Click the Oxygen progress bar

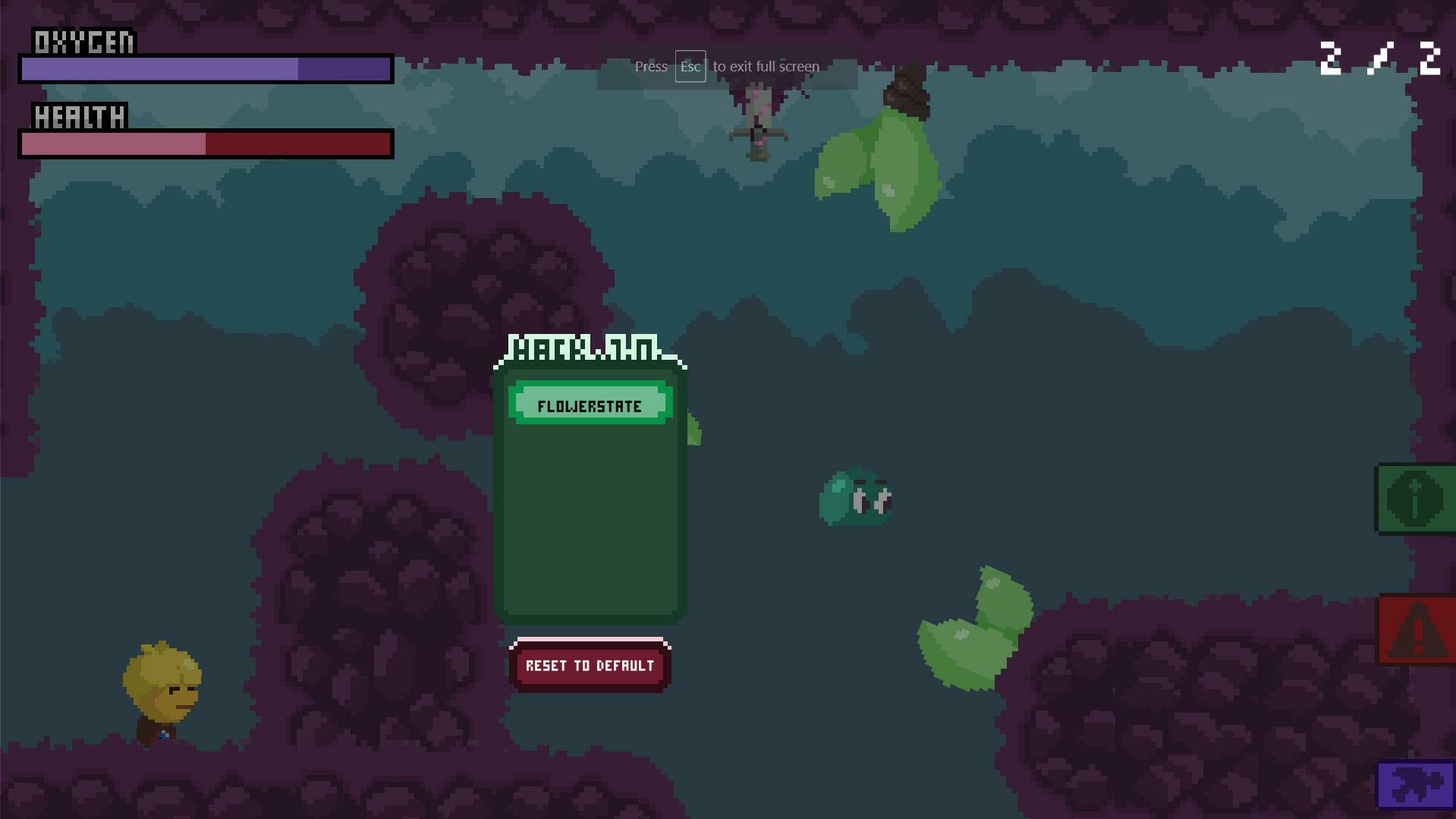pyautogui.click(x=205, y=69)
